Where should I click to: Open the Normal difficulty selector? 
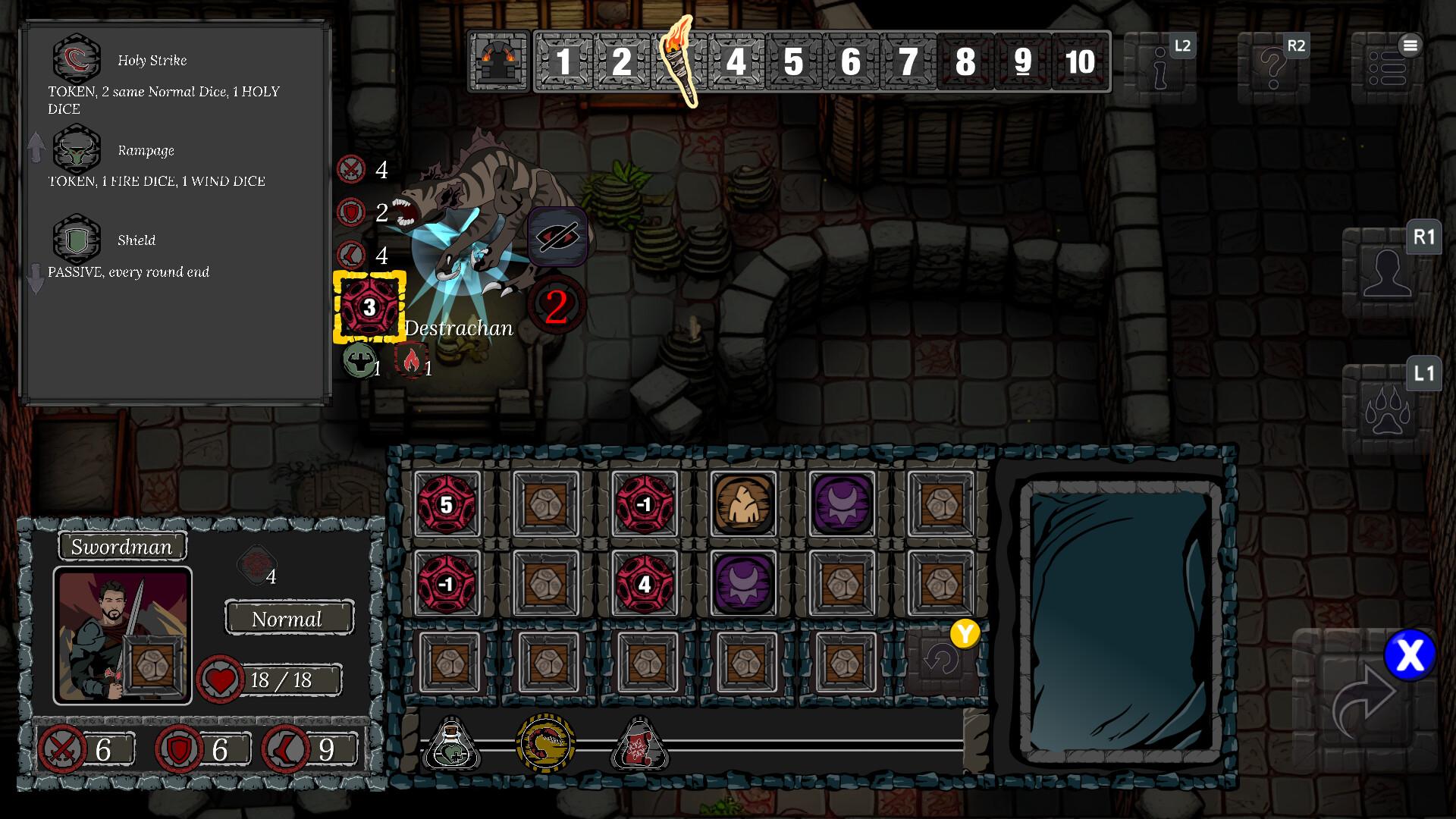(x=288, y=618)
